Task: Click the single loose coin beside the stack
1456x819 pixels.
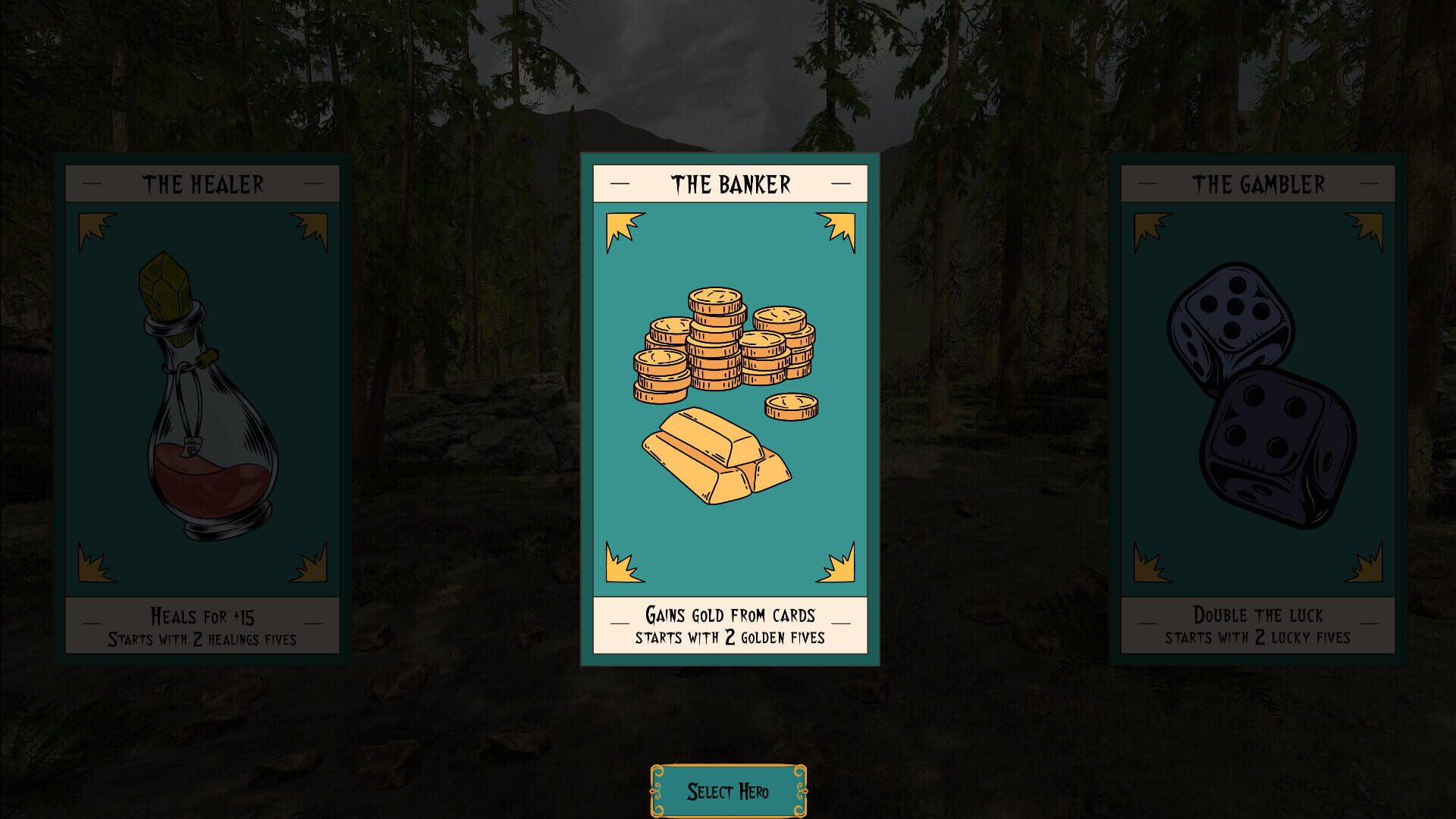Action: [791, 406]
